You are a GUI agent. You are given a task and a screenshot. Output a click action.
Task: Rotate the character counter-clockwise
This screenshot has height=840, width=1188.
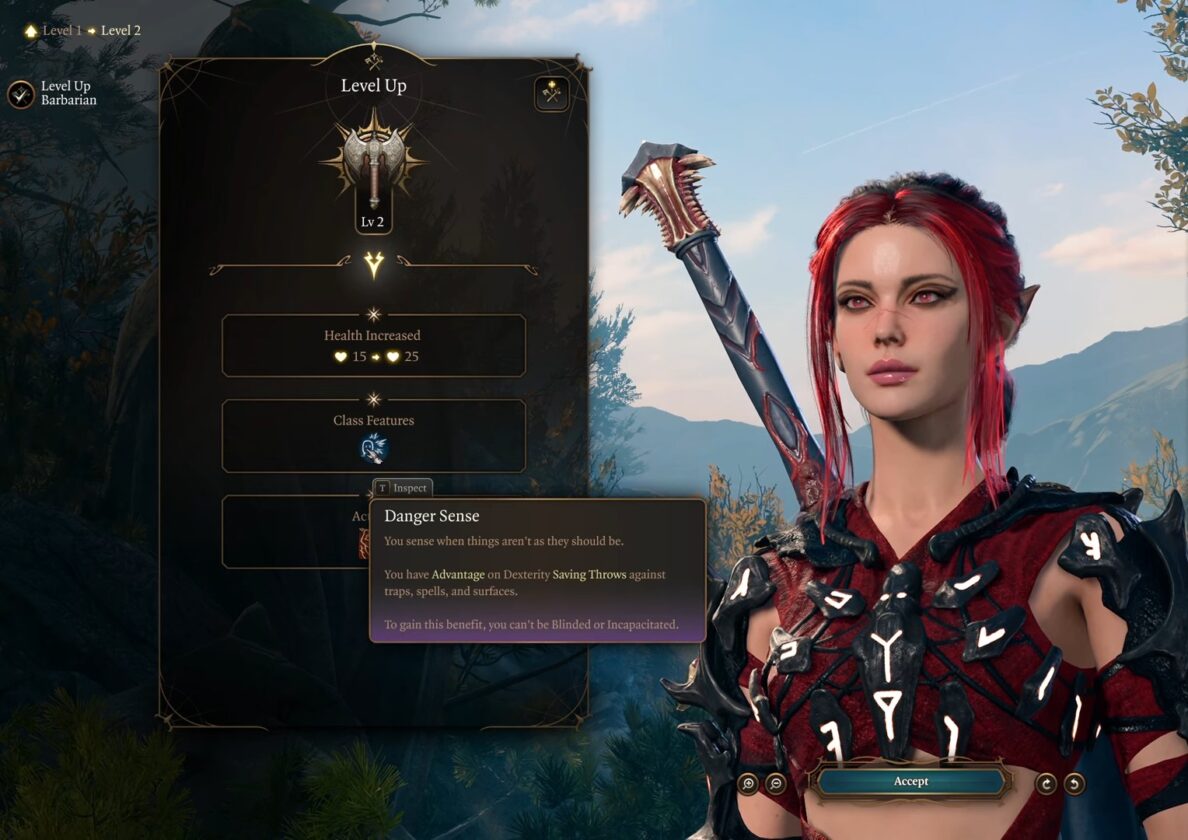pyautogui.click(x=1074, y=783)
